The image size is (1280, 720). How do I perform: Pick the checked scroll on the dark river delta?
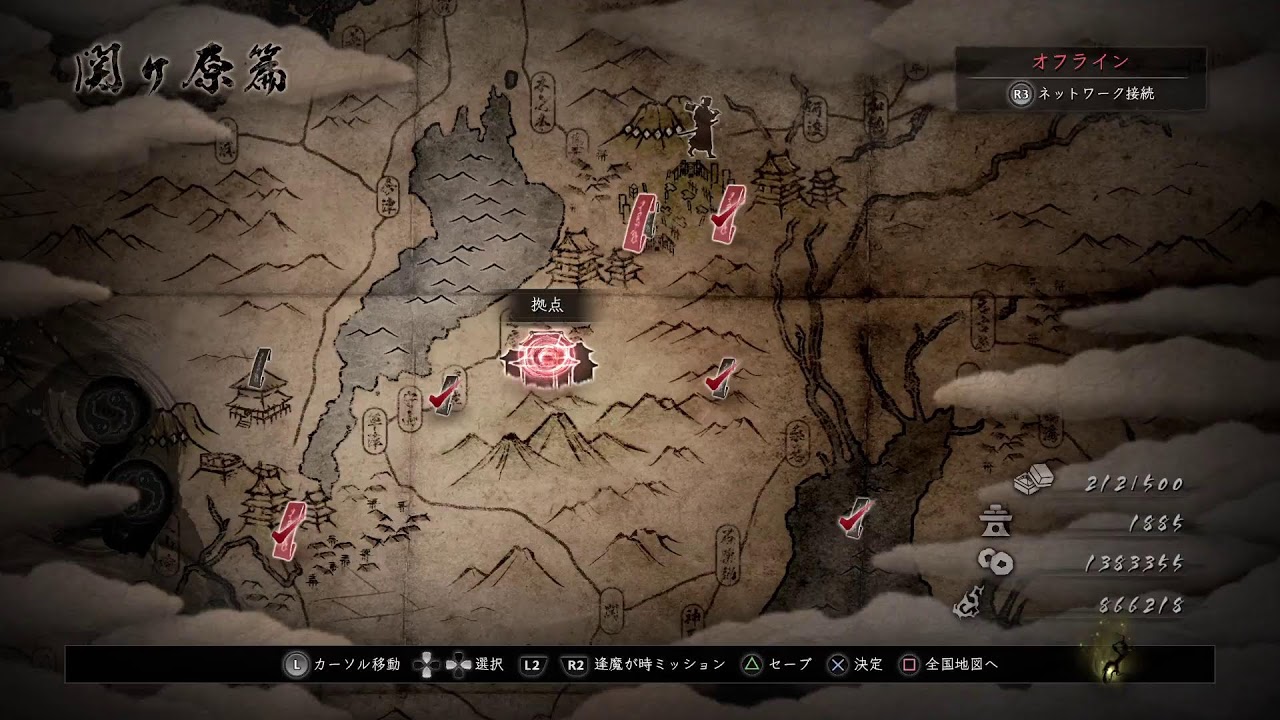854,516
